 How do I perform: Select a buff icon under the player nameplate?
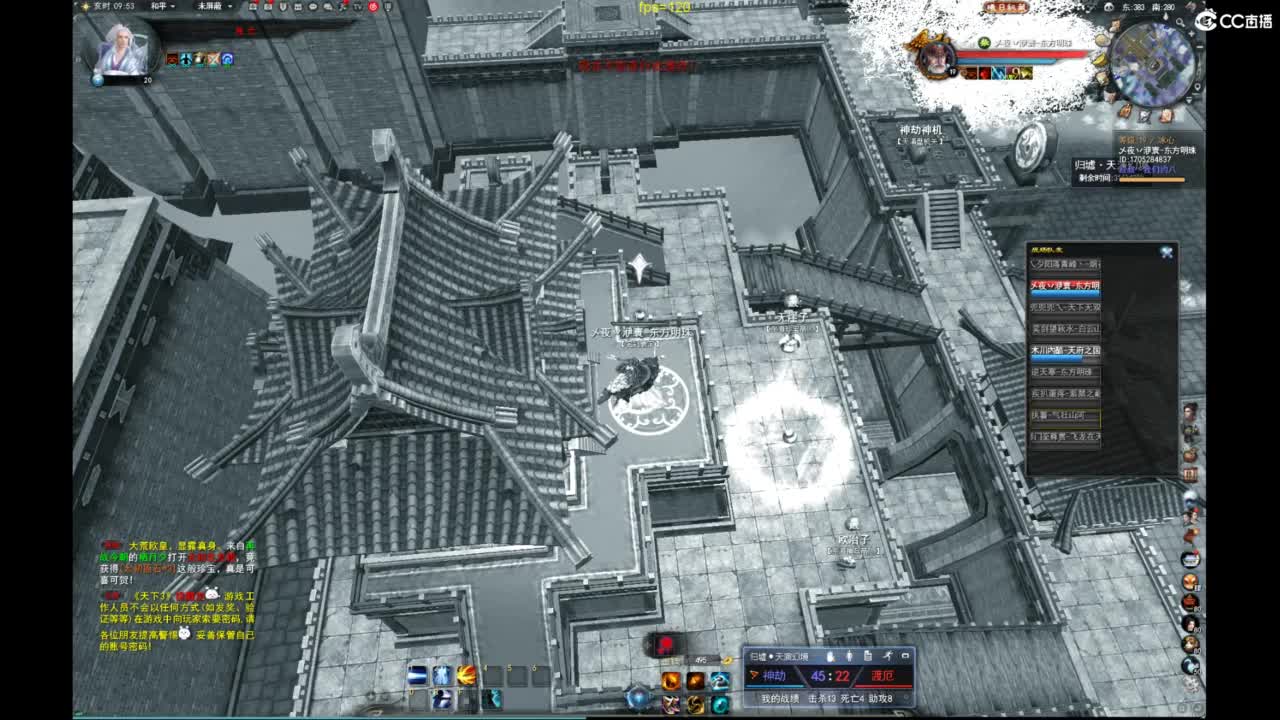1000,70
